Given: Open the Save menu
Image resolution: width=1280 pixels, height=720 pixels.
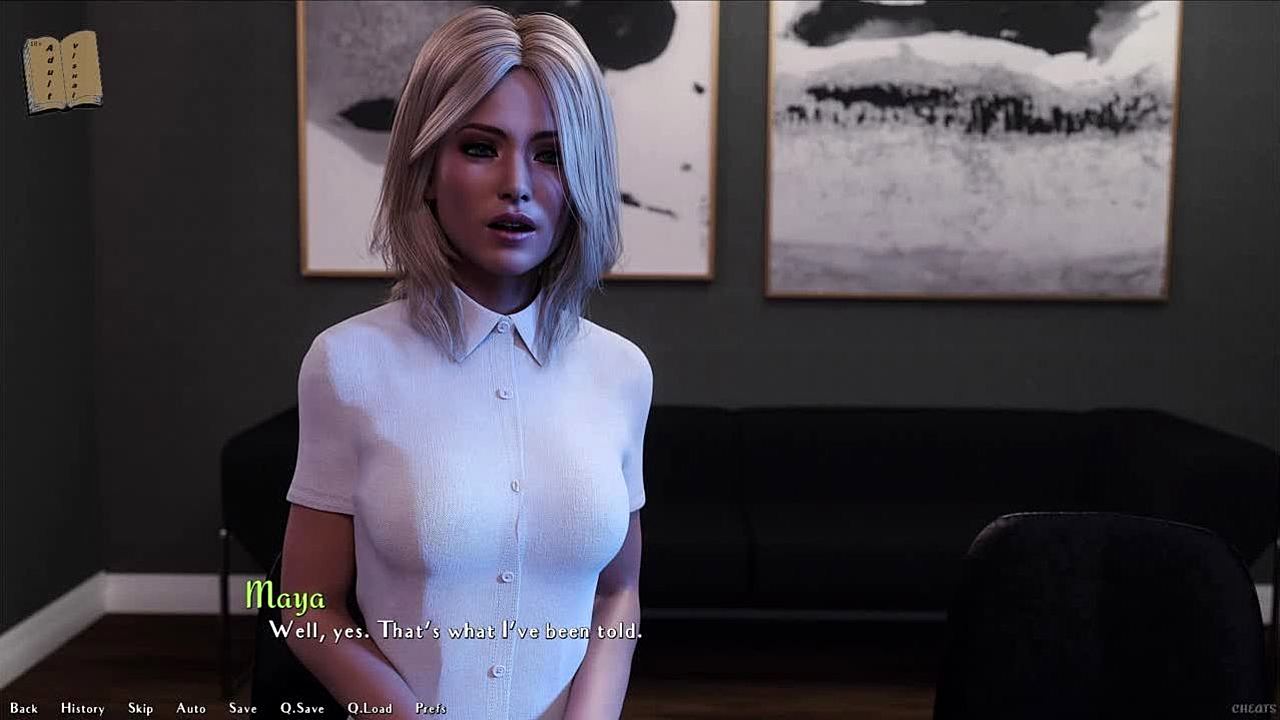Looking at the screenshot, I should point(242,708).
